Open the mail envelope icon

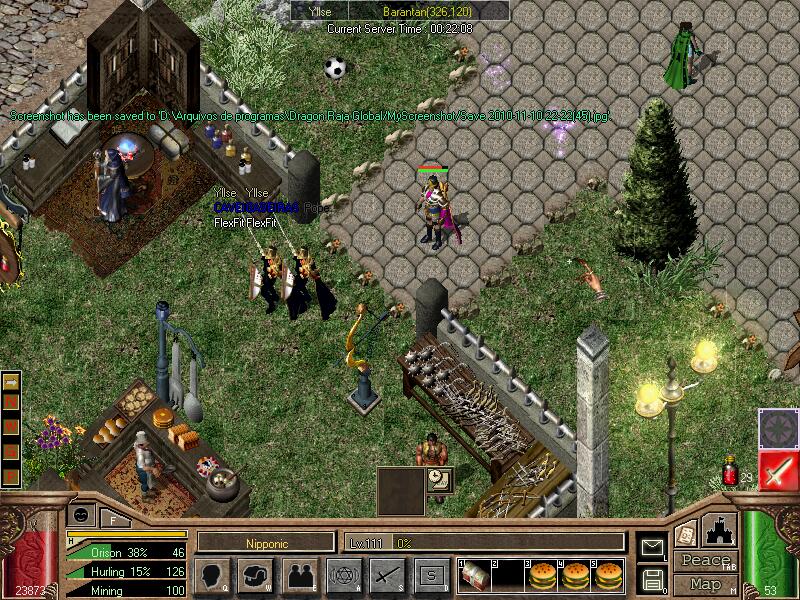point(652,547)
